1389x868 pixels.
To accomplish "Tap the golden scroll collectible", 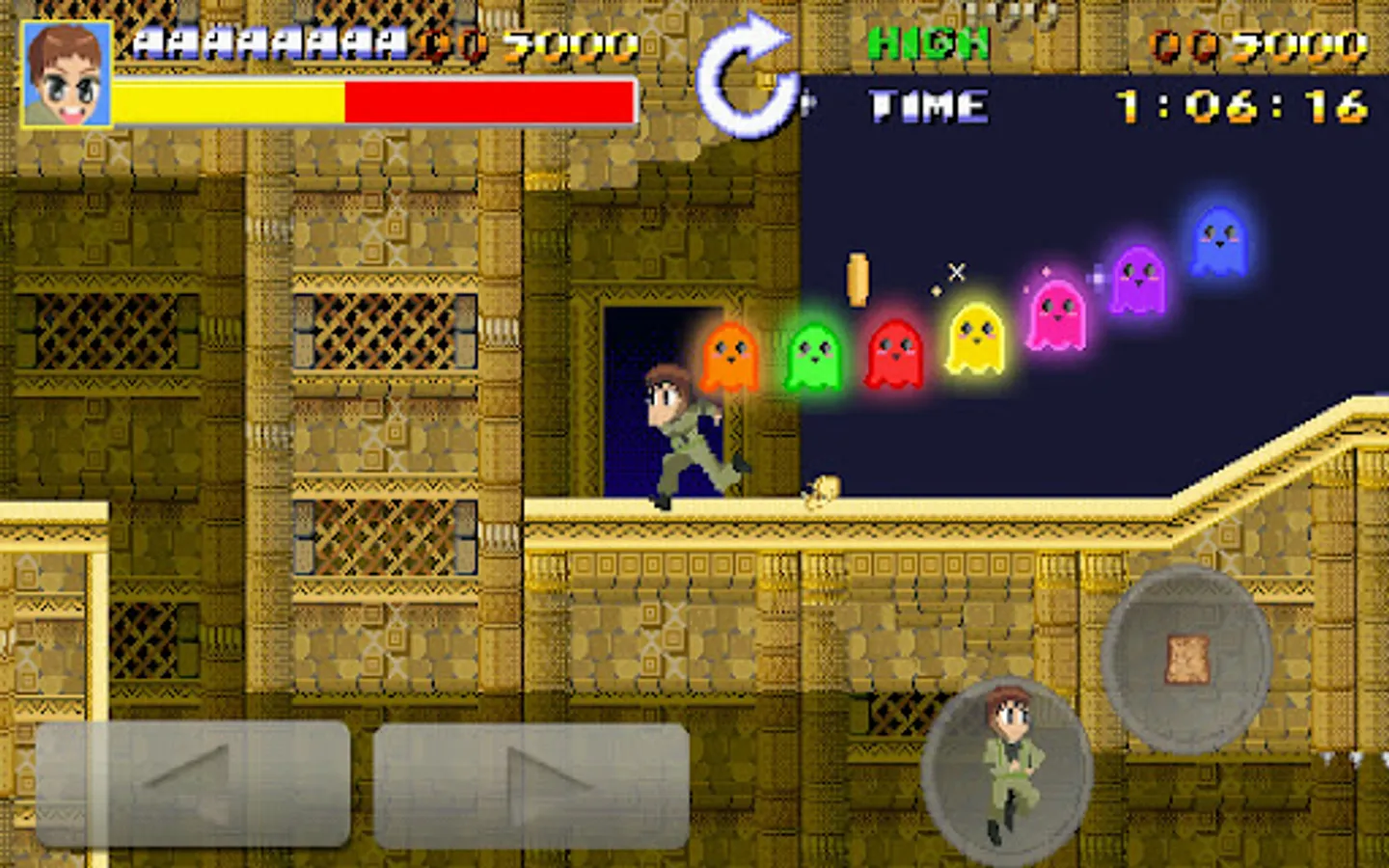I will coord(857,280).
